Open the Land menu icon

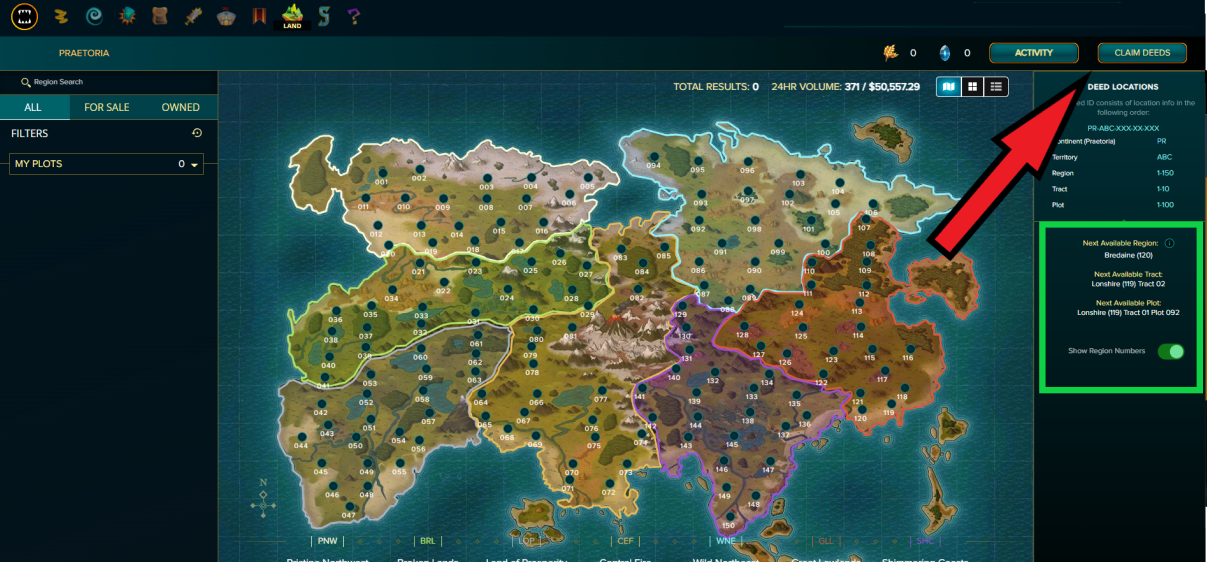292,16
